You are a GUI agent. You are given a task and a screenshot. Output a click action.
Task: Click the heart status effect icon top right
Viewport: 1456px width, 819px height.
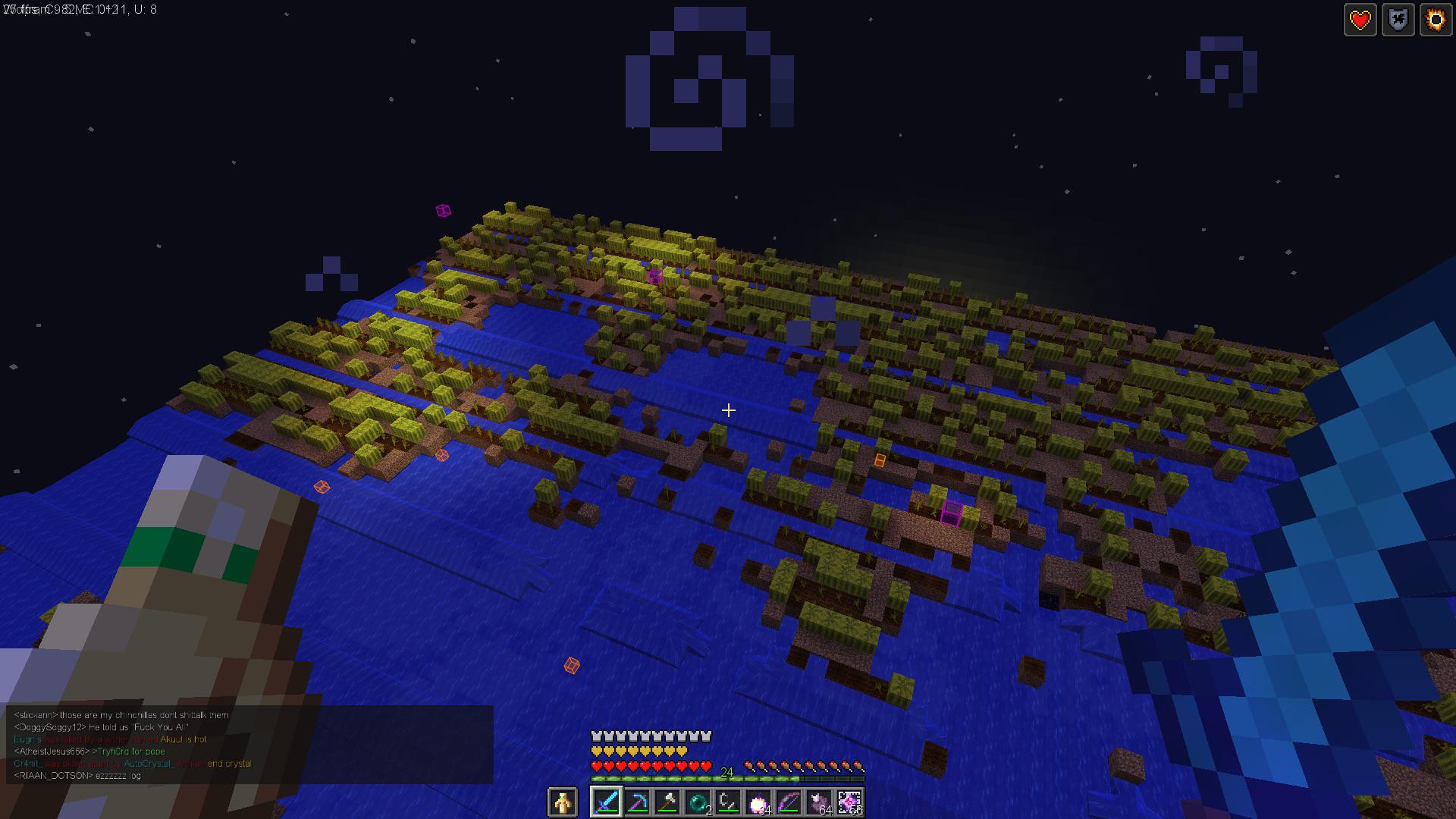1360,20
